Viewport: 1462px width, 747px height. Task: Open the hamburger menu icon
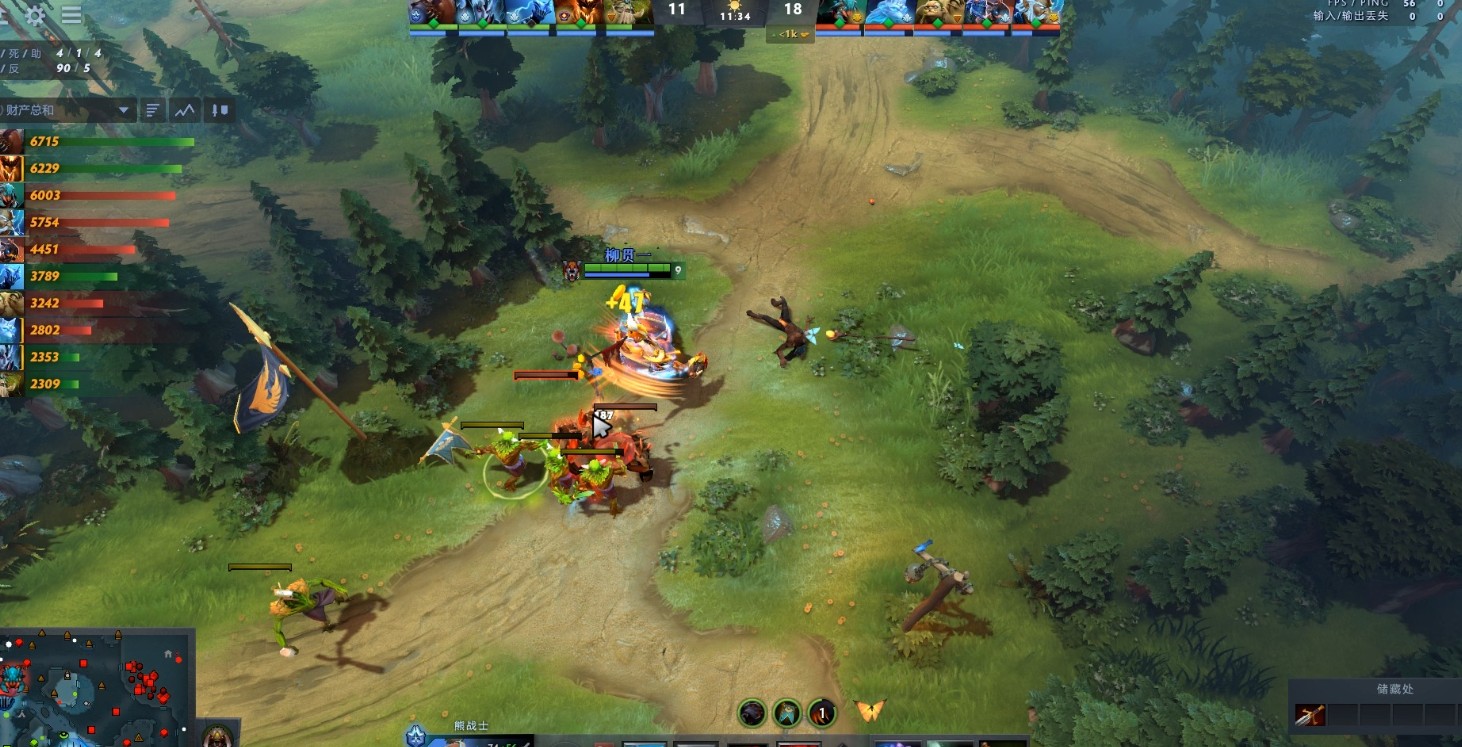tap(72, 15)
